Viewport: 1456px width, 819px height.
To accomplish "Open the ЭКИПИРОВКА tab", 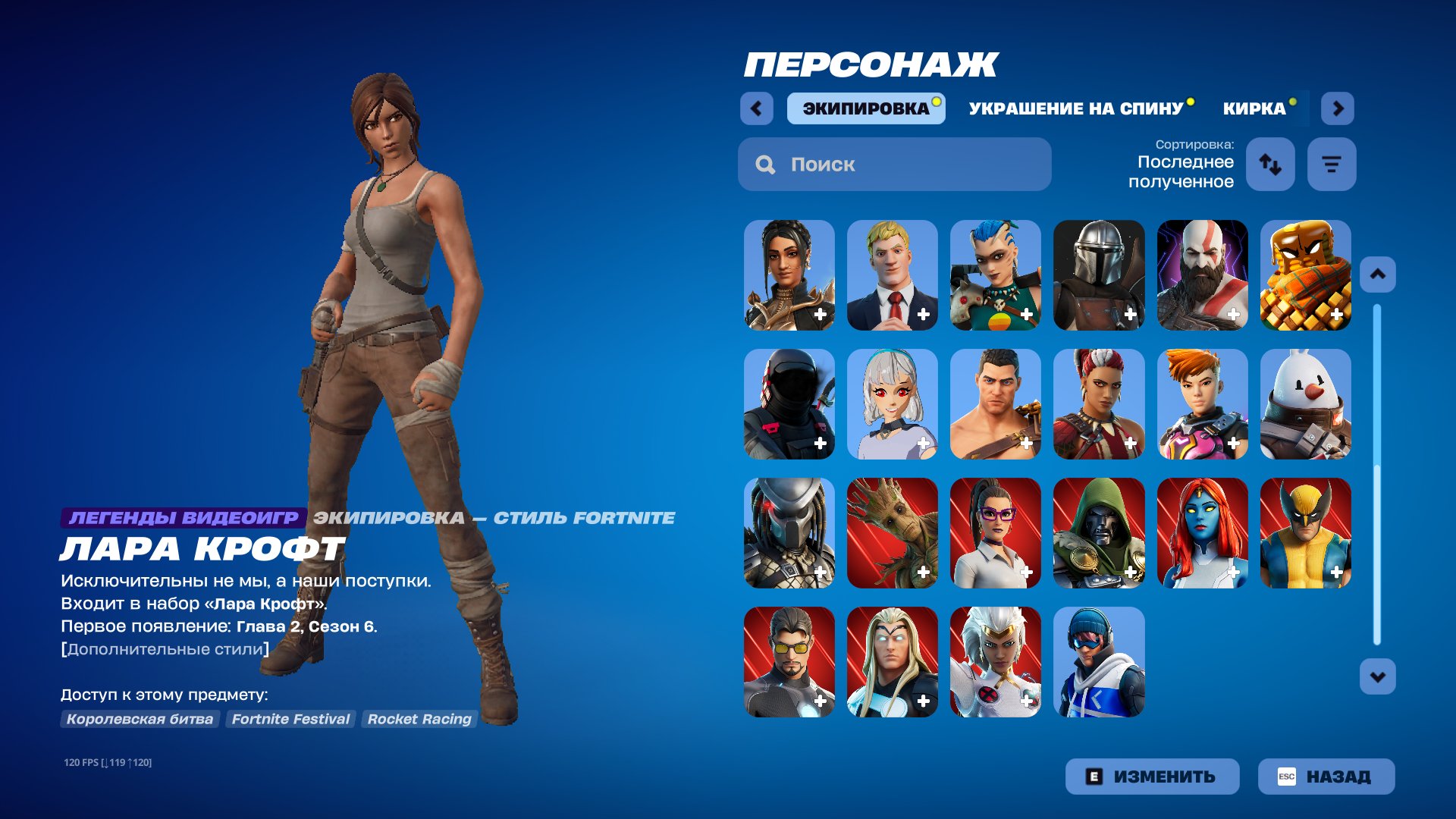I will (x=865, y=108).
